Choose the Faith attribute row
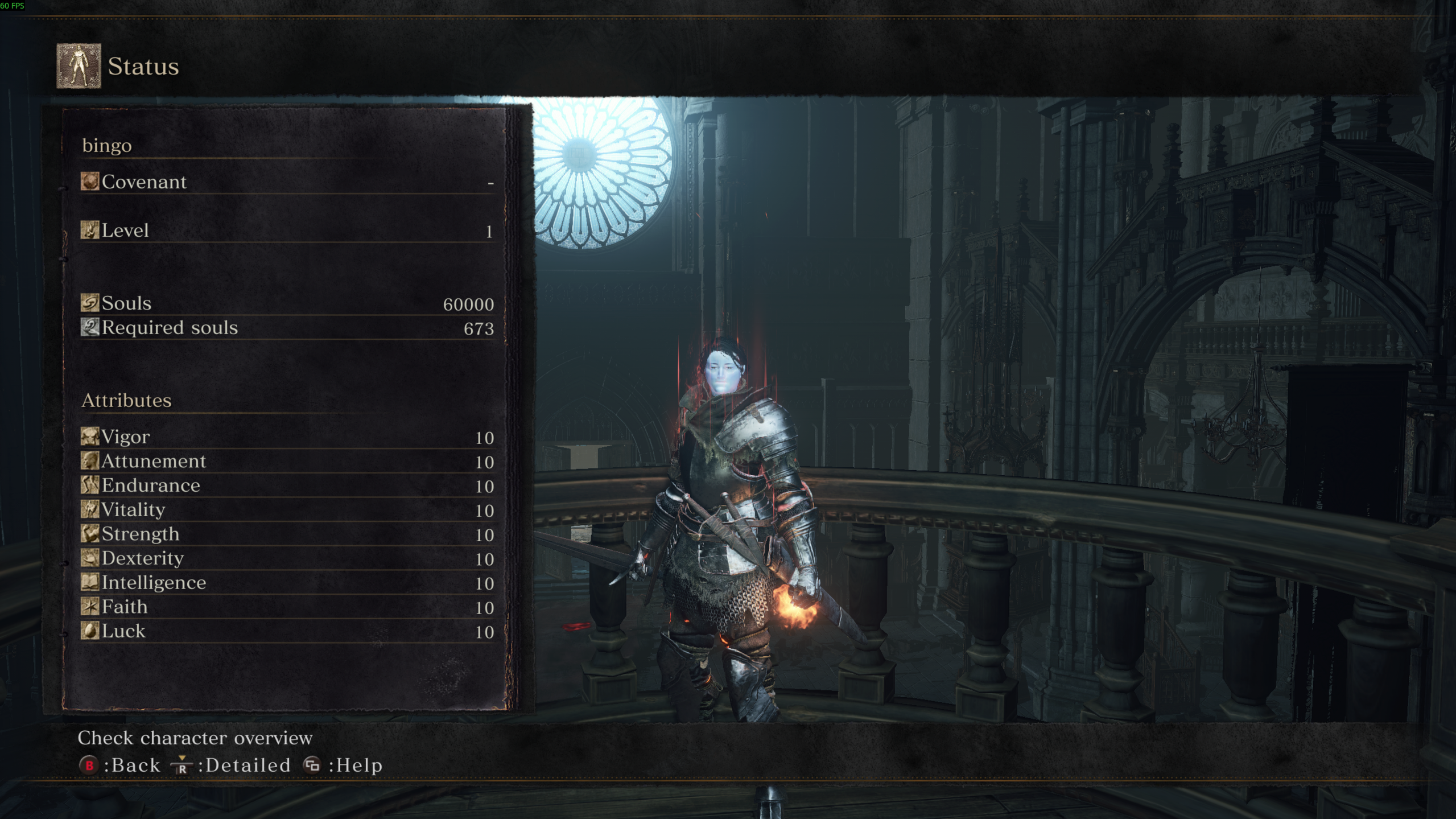This screenshot has height=819, width=1456. tap(287, 607)
